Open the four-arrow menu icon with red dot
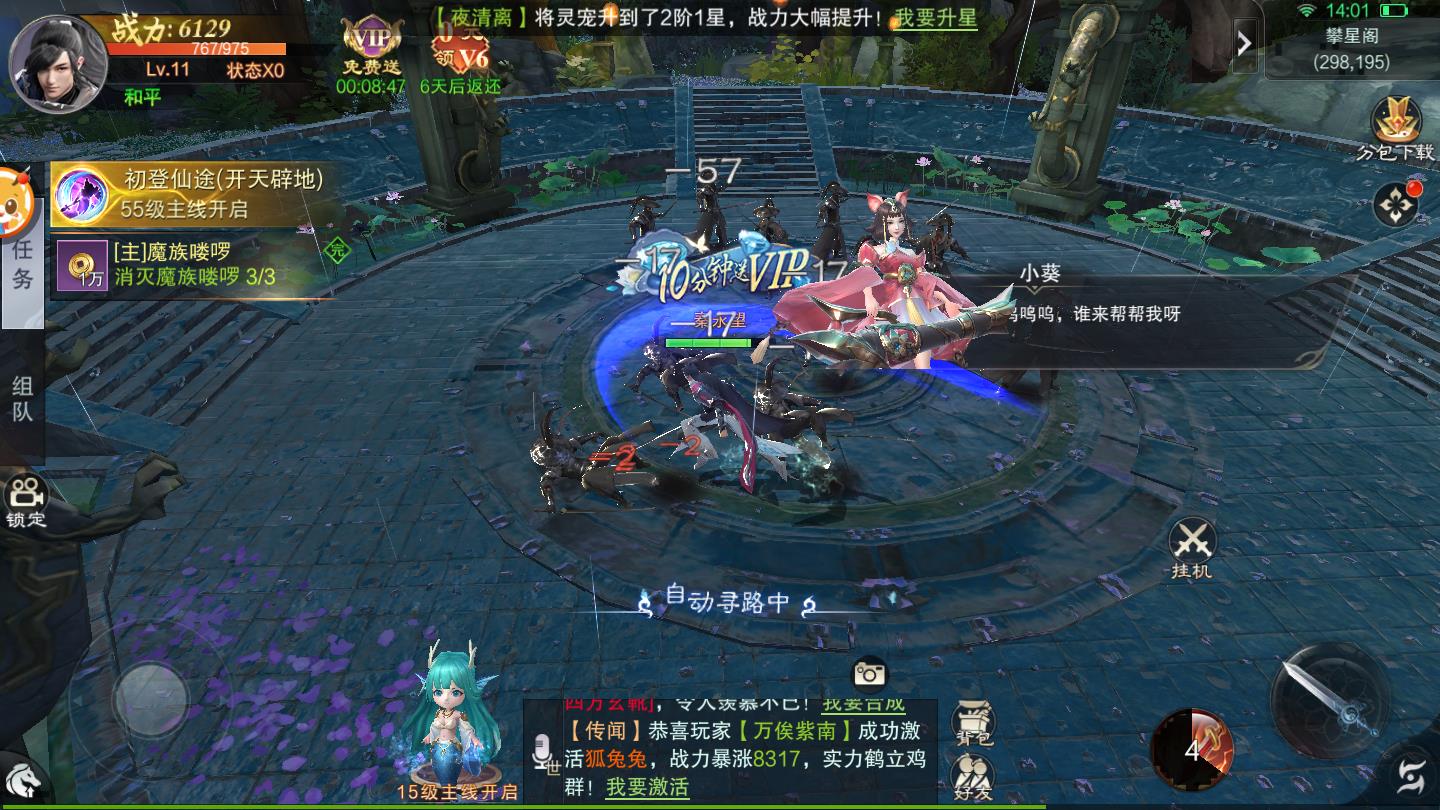Viewport: 1440px width, 810px height. coord(1395,204)
